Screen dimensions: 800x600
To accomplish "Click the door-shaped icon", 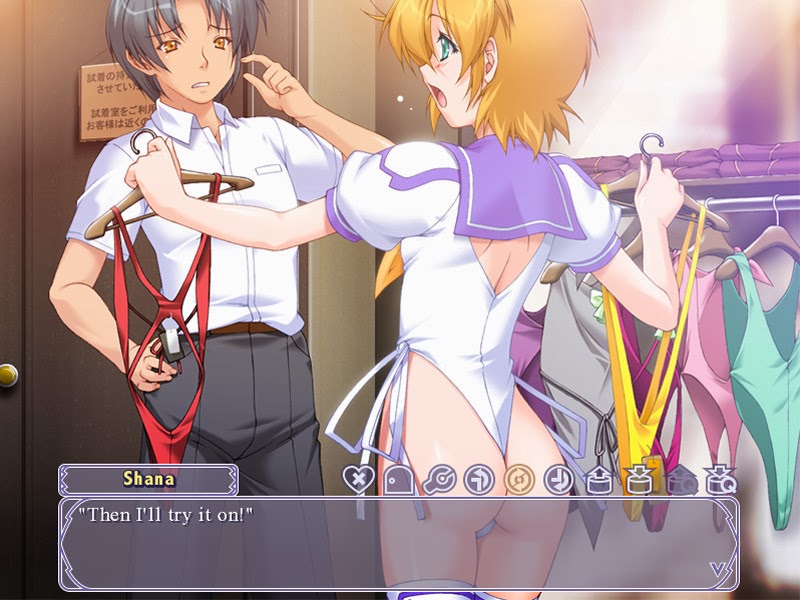I will click(x=397, y=479).
